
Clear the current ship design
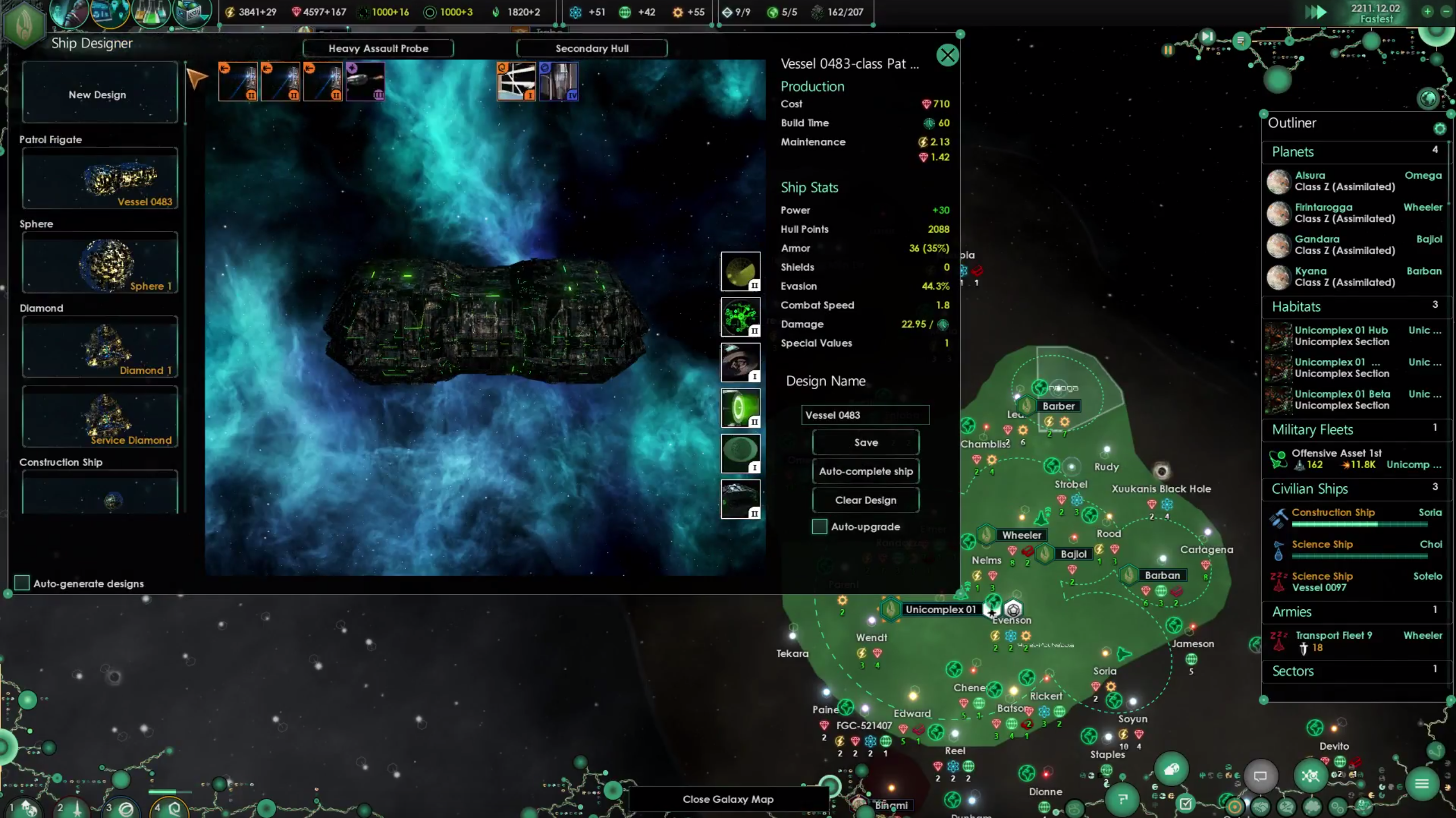[866, 500]
